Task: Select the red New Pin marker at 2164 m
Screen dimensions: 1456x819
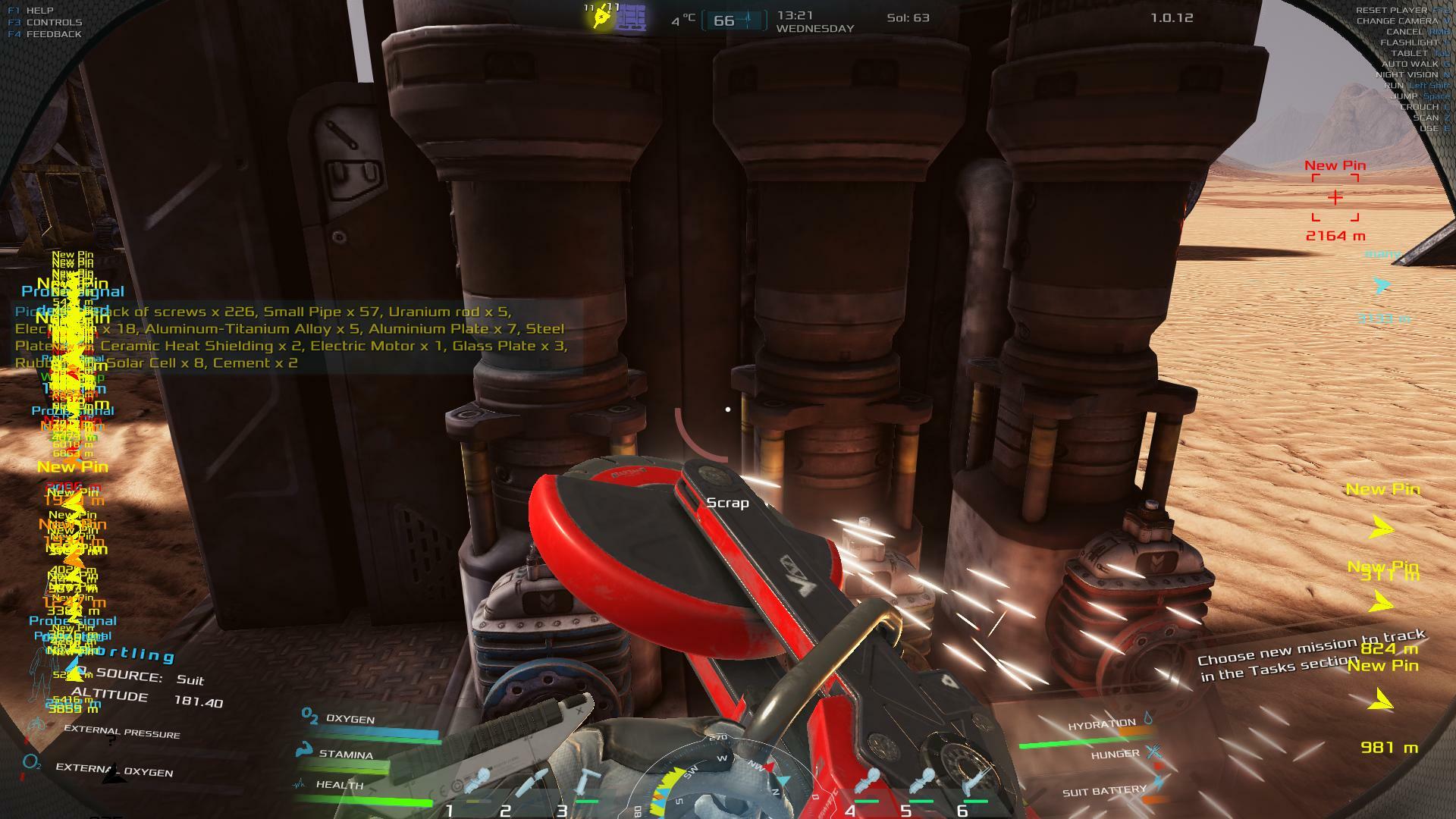Action: click(1335, 198)
